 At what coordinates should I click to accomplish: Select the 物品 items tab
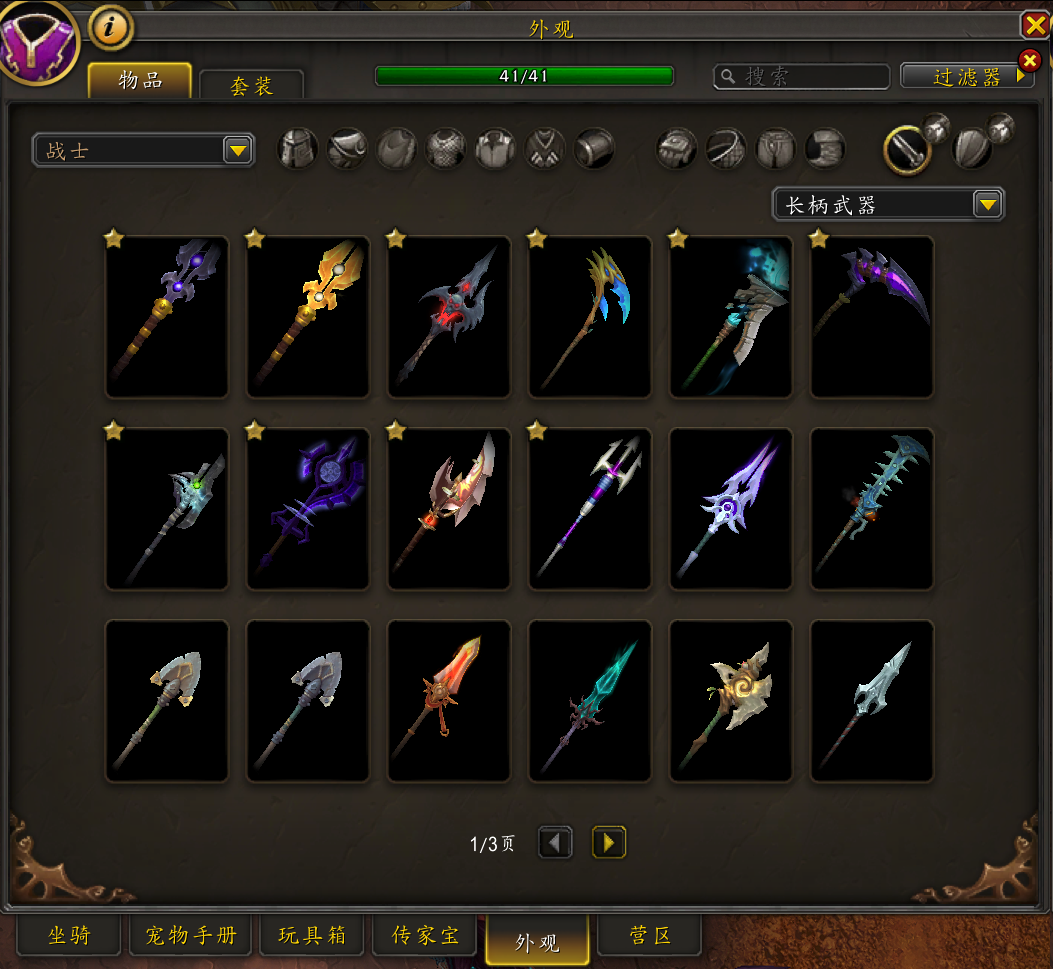pyautogui.click(x=140, y=81)
